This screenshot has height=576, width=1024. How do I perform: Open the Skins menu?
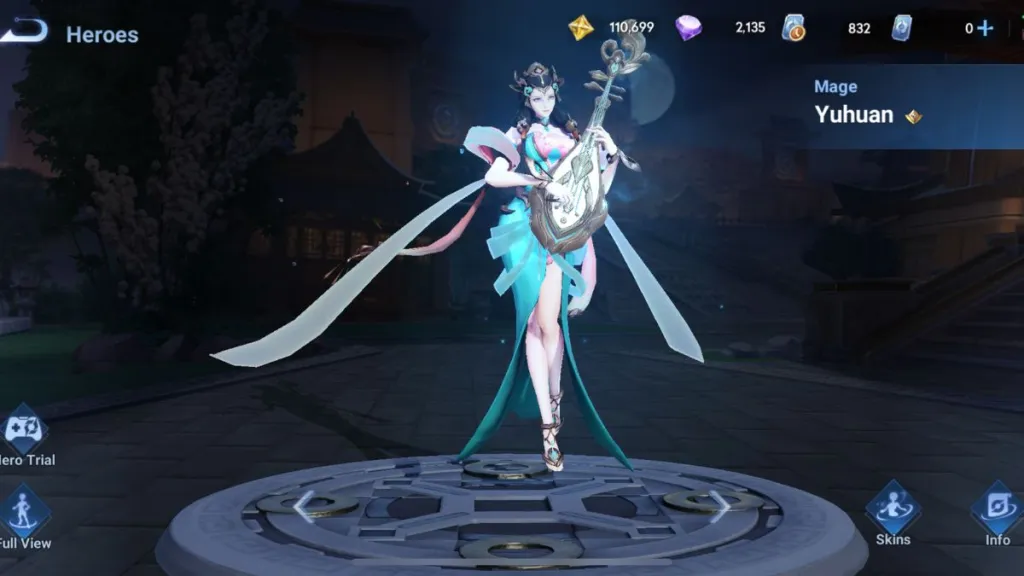coord(892,510)
